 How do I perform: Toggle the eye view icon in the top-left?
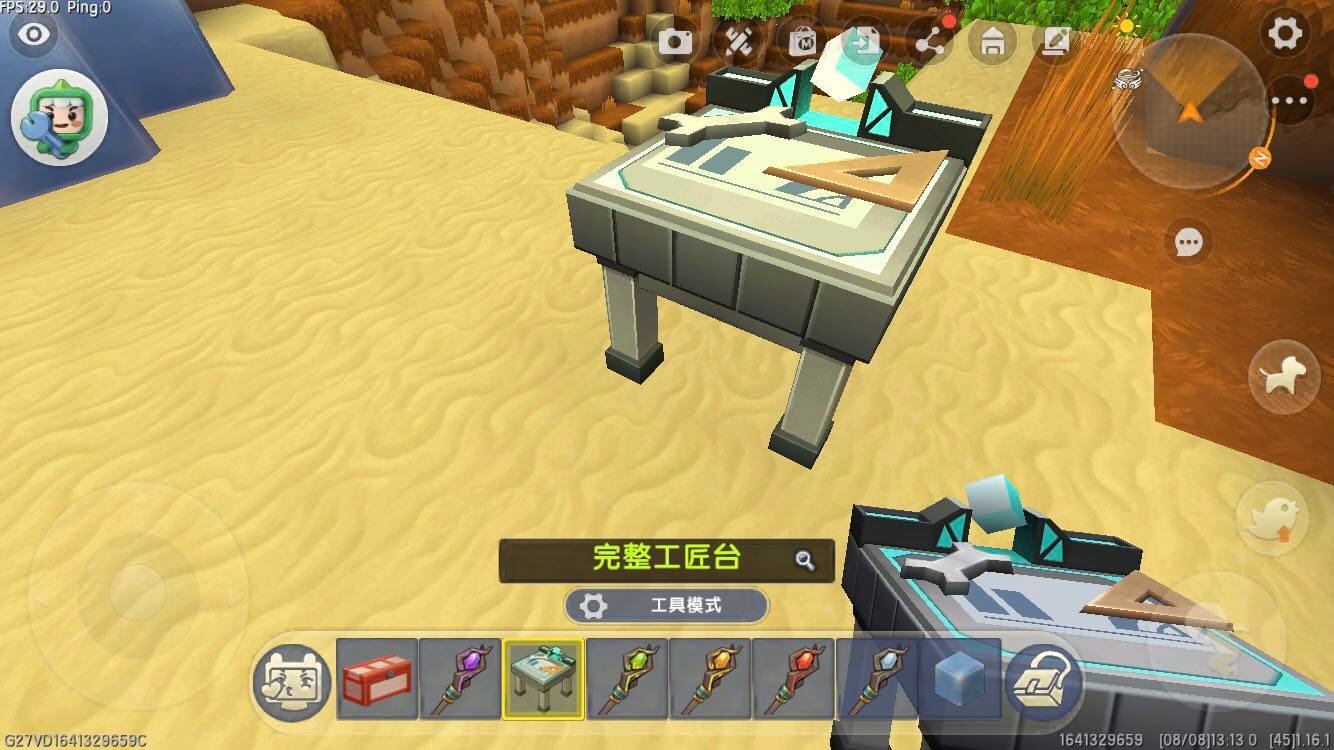click(x=35, y=33)
